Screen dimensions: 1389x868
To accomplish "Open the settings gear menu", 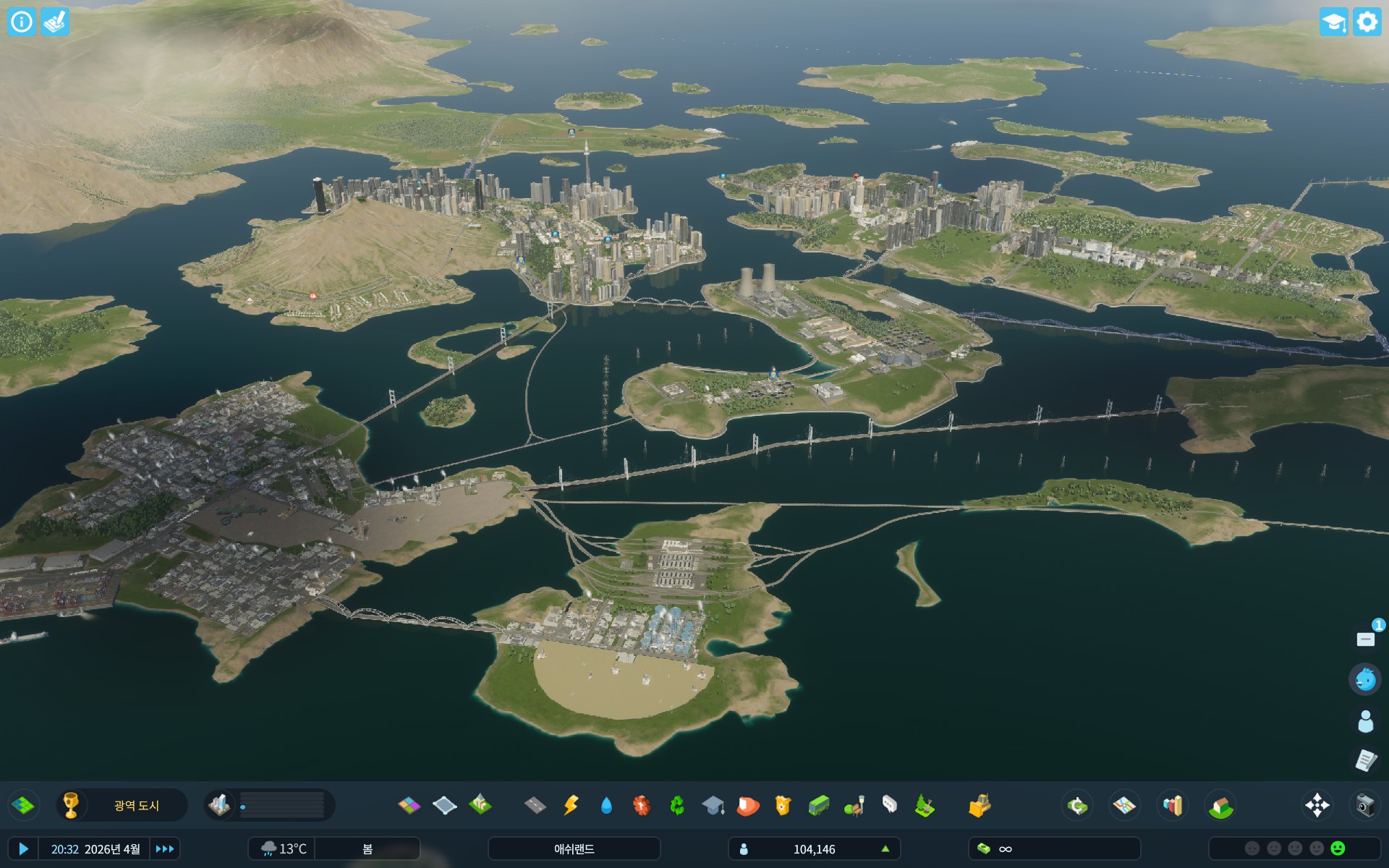I will coord(1367,22).
